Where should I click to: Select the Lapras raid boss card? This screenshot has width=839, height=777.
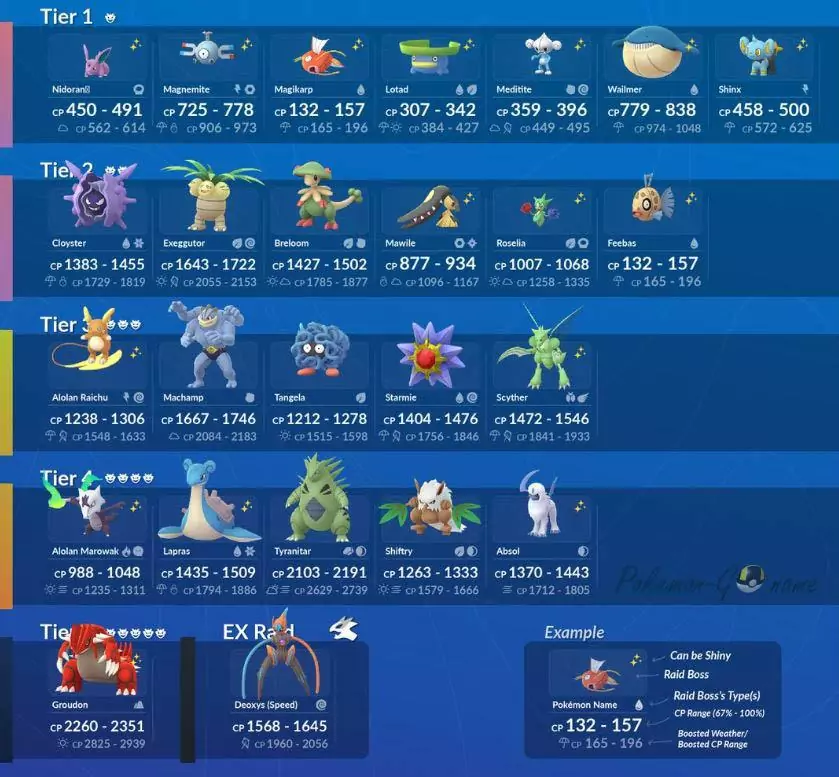click(x=208, y=550)
